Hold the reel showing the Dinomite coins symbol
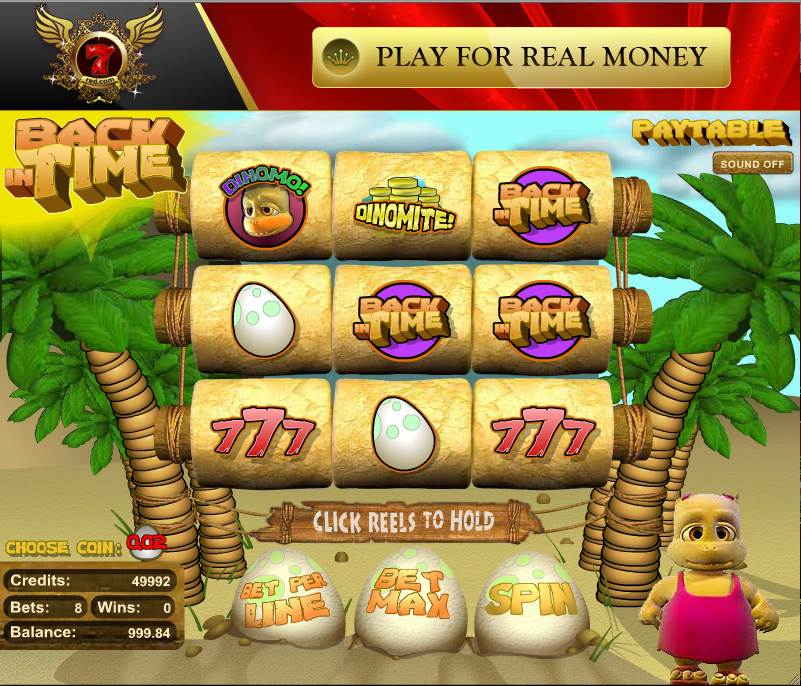The width and height of the screenshot is (801, 686). tap(402, 206)
